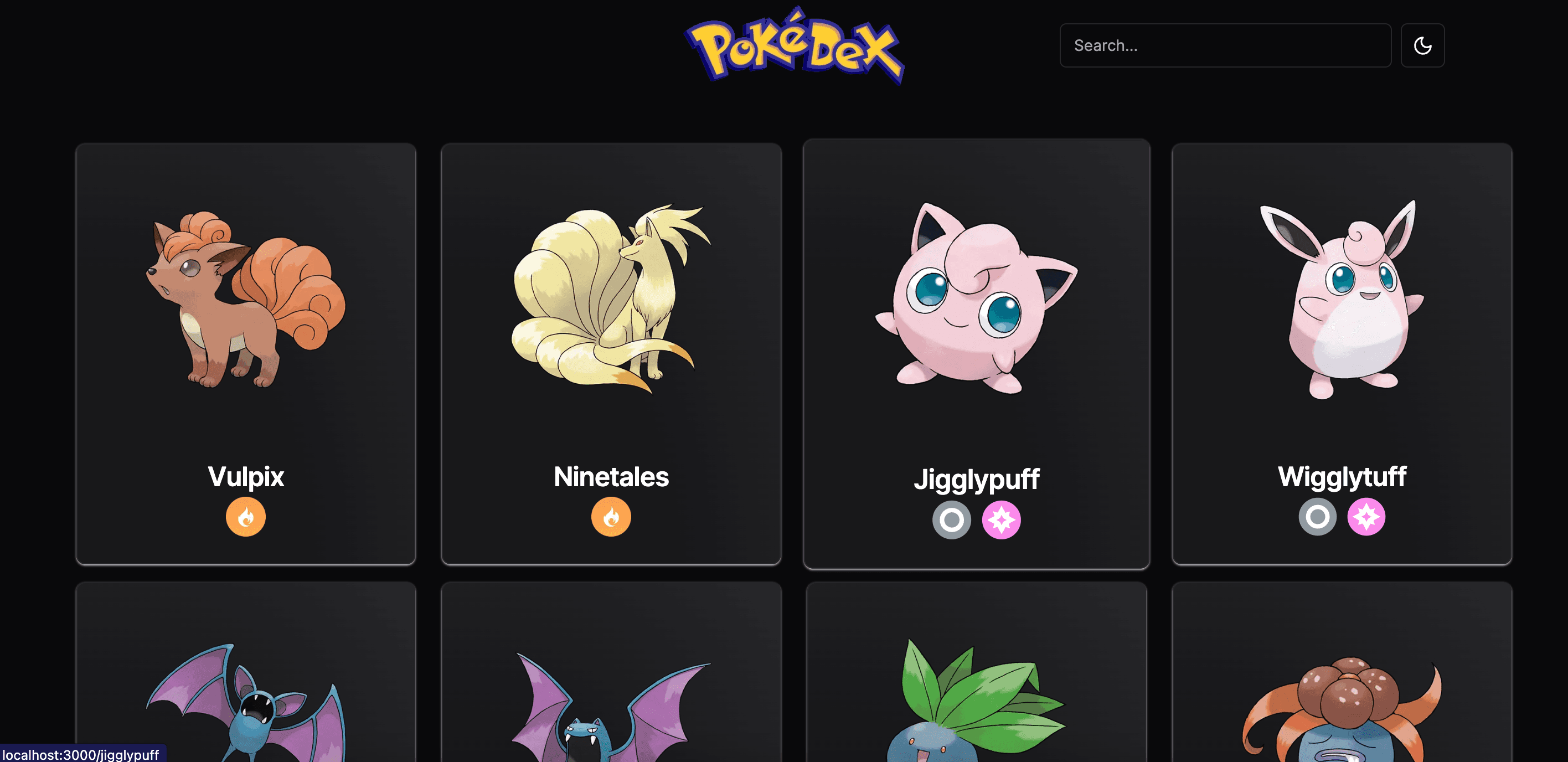1568x762 pixels.
Task: Click Jigglypuff's normal type icon
Action: pyautogui.click(x=951, y=521)
